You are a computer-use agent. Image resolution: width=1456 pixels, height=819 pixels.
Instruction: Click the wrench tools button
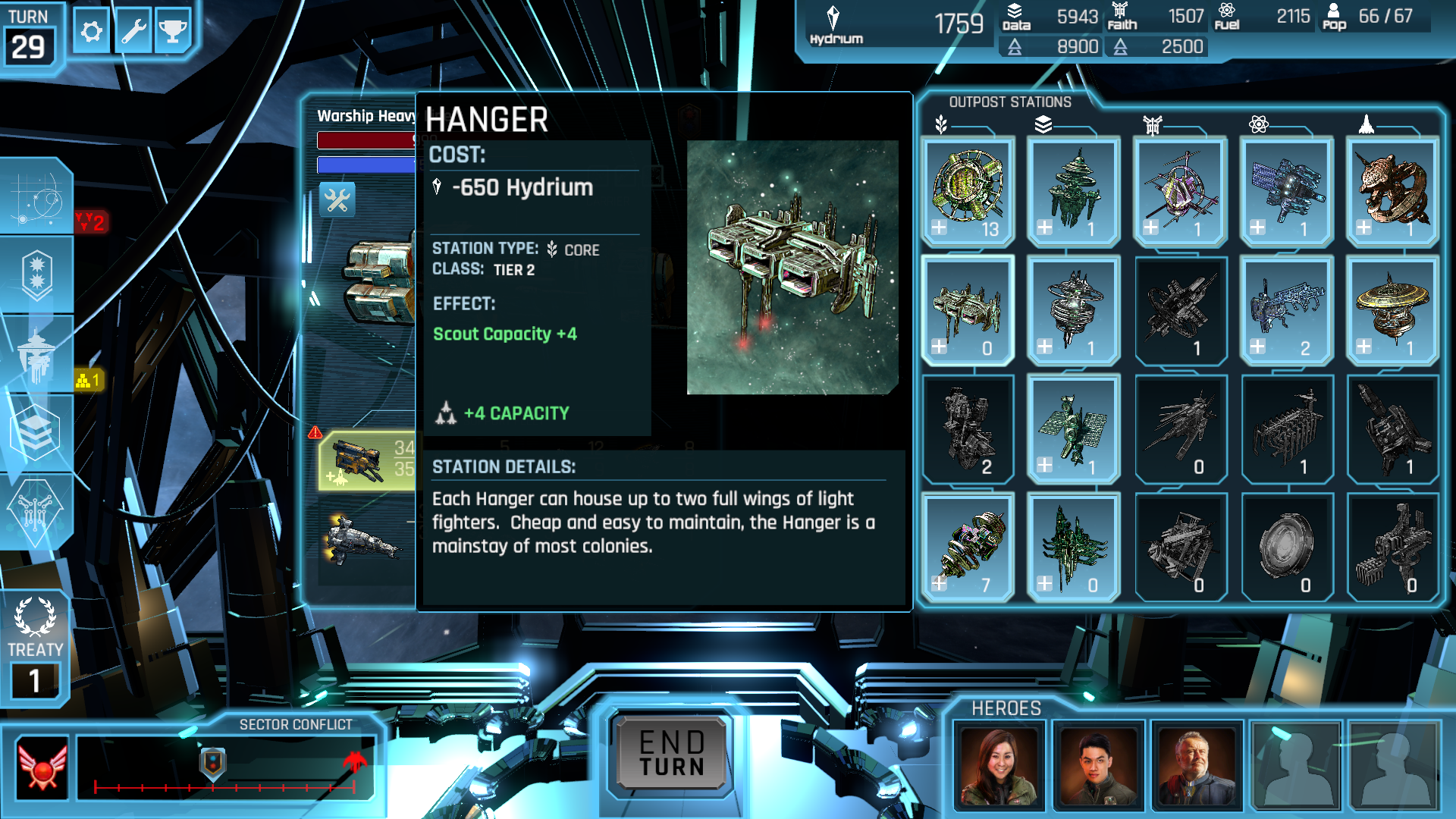133,32
